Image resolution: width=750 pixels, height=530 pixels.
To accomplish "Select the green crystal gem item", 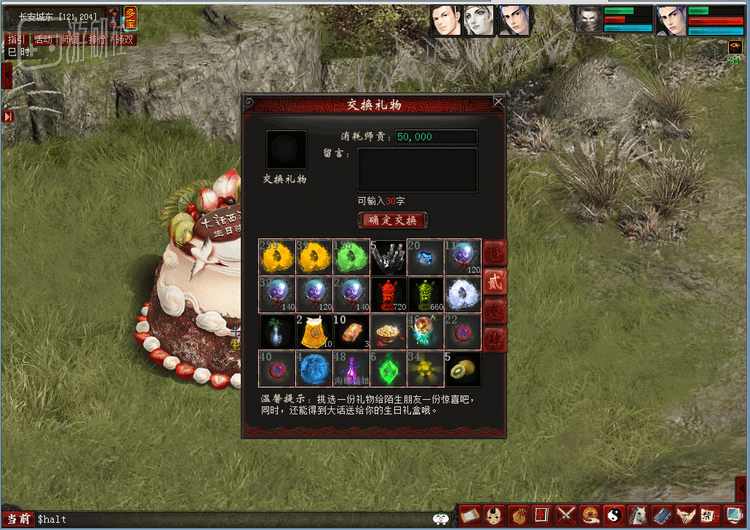I will coord(387,368).
